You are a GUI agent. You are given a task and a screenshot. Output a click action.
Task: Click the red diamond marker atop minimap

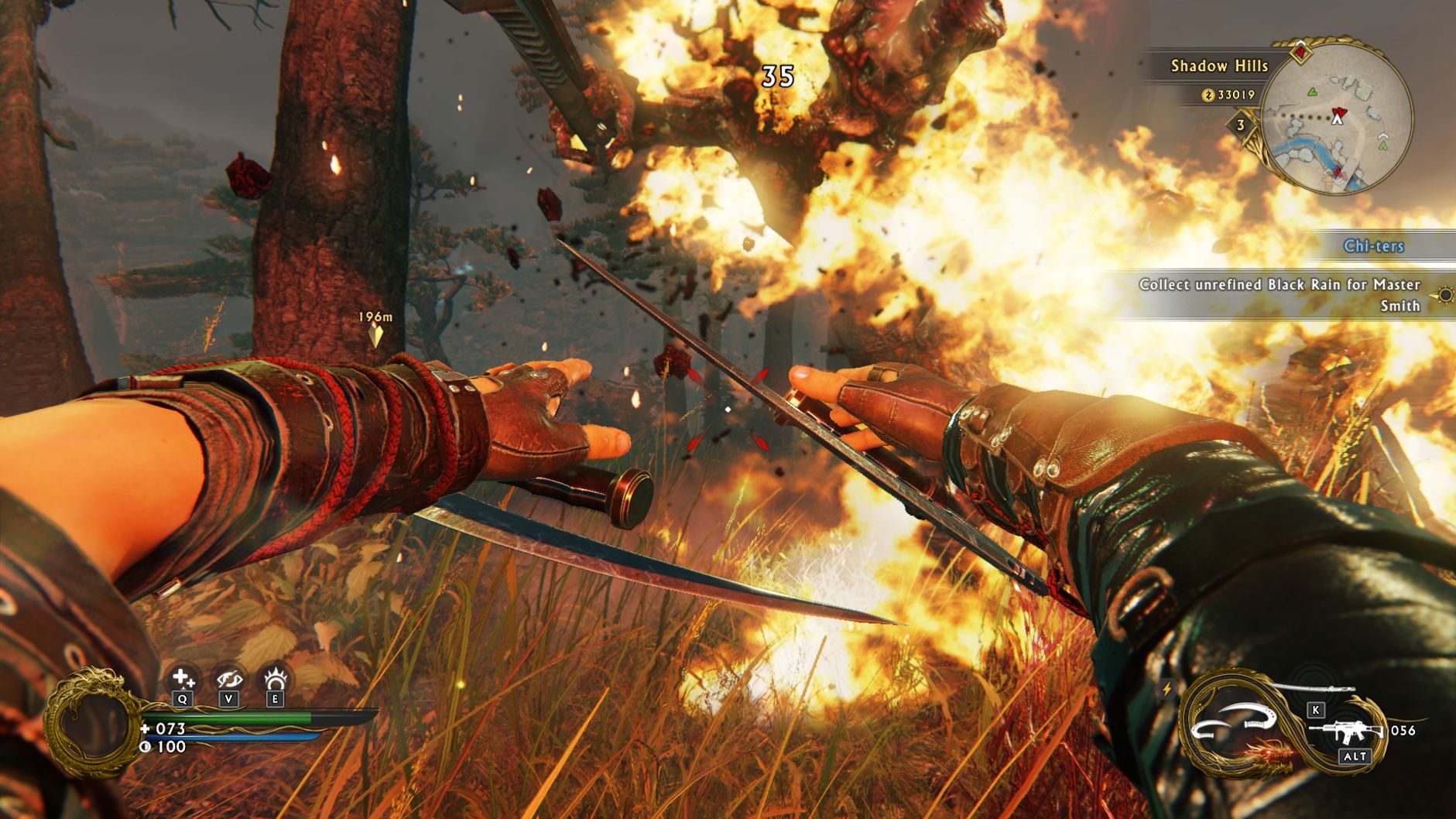[1301, 52]
